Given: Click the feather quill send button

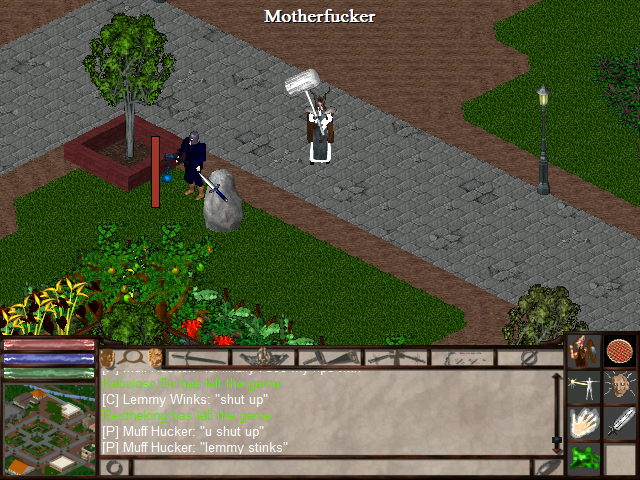Looking at the screenshot, I should (547, 467).
